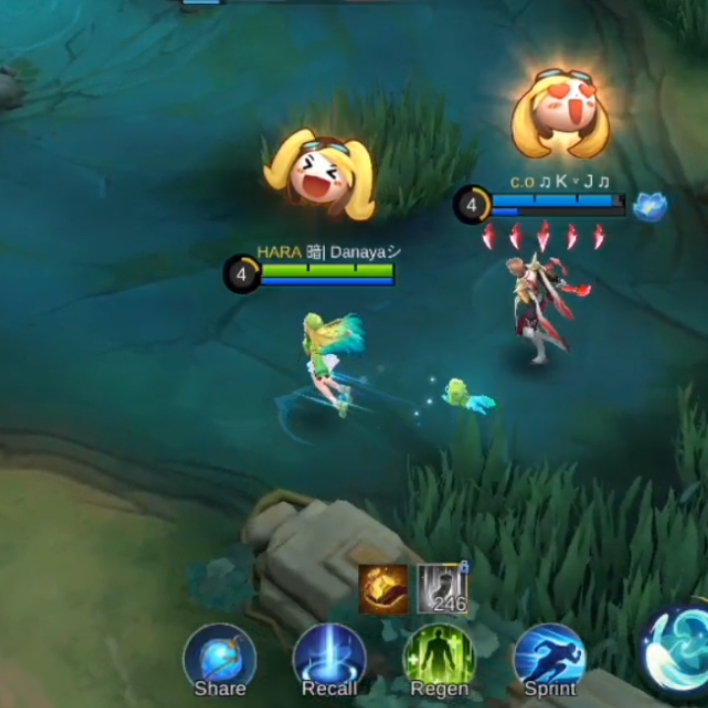Select the locked boots item costing 246
This screenshot has width=708, height=708.
pos(442,589)
